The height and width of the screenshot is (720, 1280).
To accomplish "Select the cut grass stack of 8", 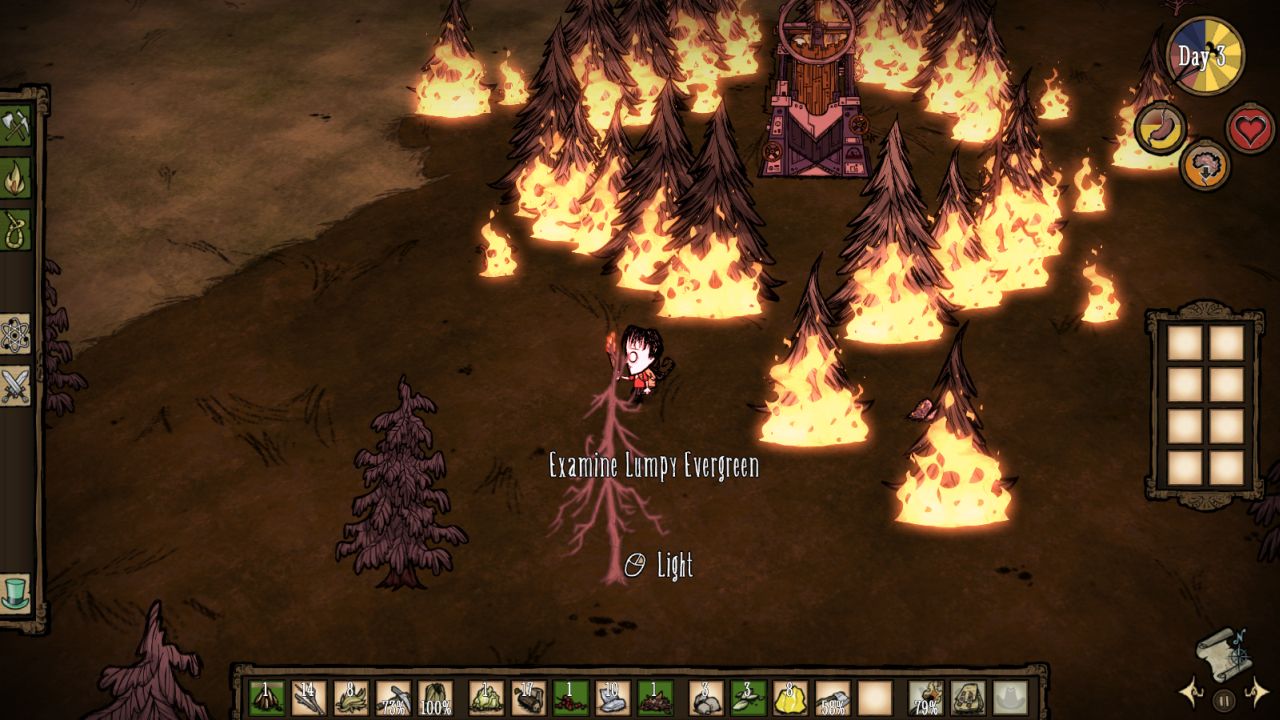I will (x=351, y=697).
